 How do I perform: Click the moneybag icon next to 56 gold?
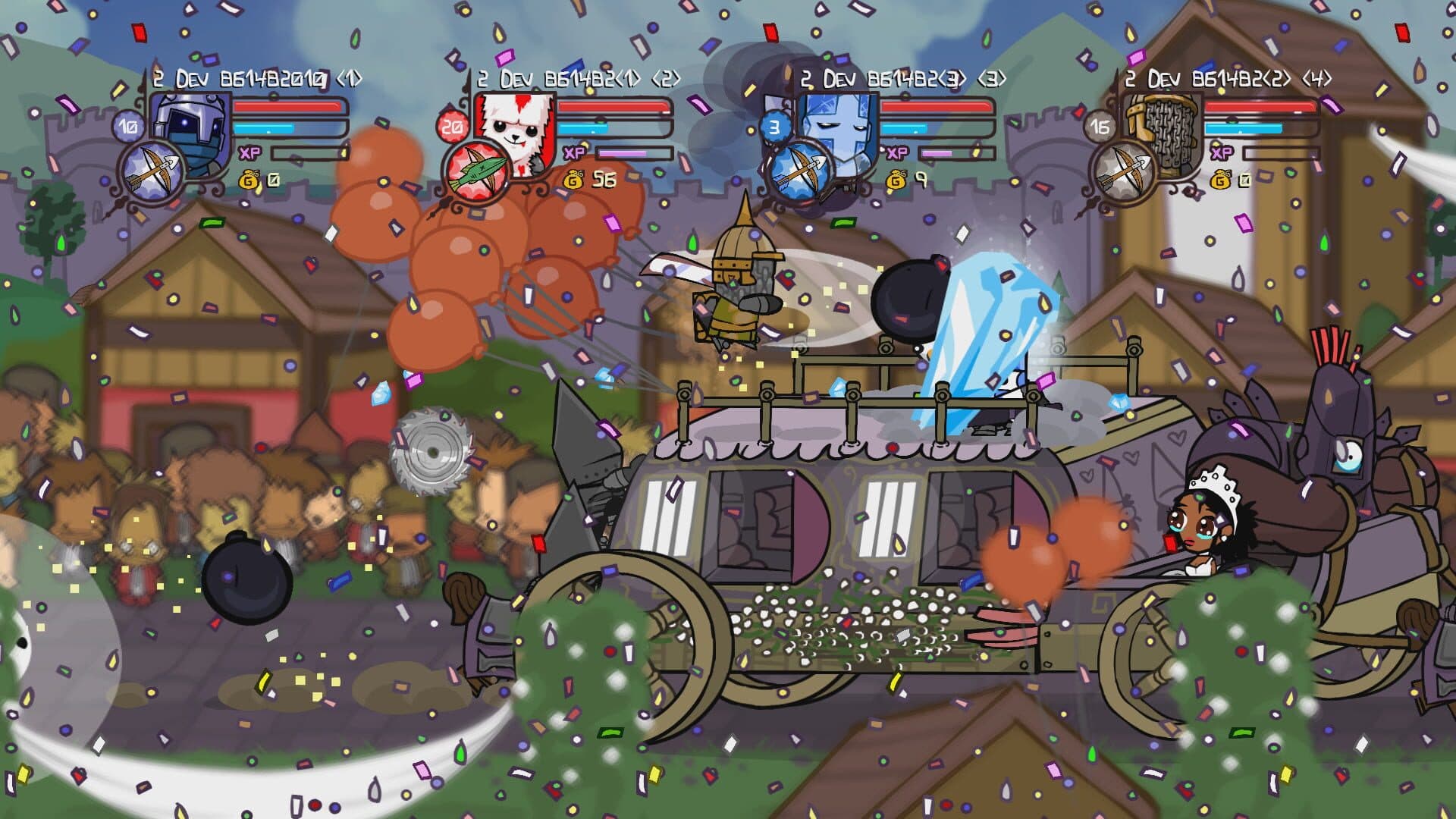tap(573, 180)
